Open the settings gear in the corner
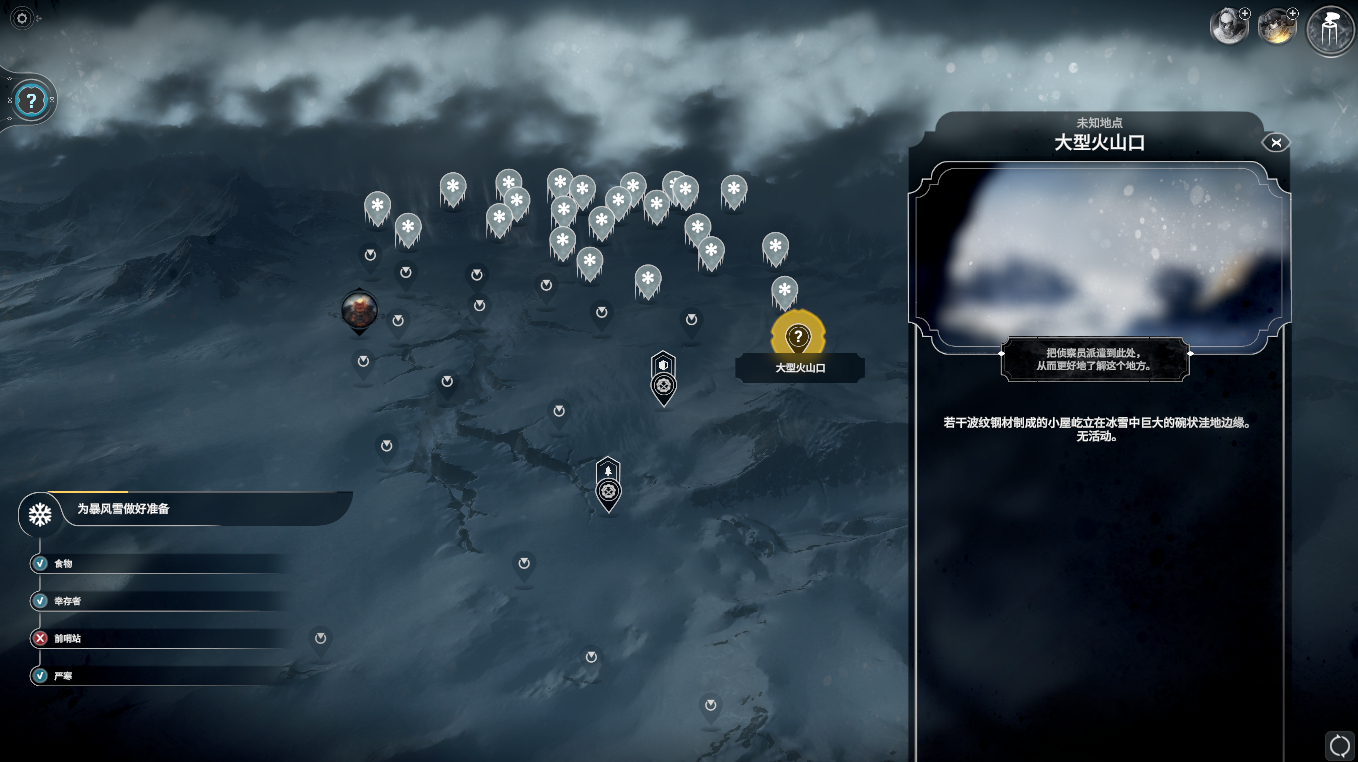The image size is (1358, 762). pos(21,18)
